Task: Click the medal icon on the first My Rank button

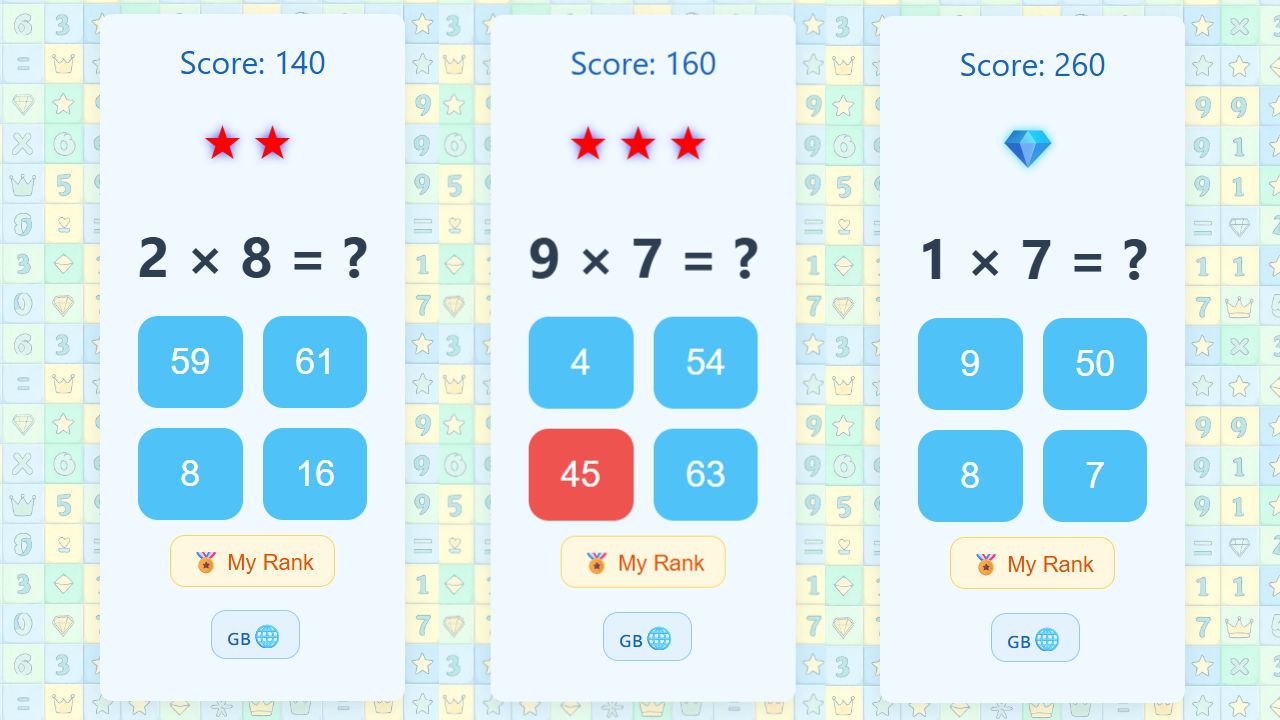Action: click(x=207, y=561)
